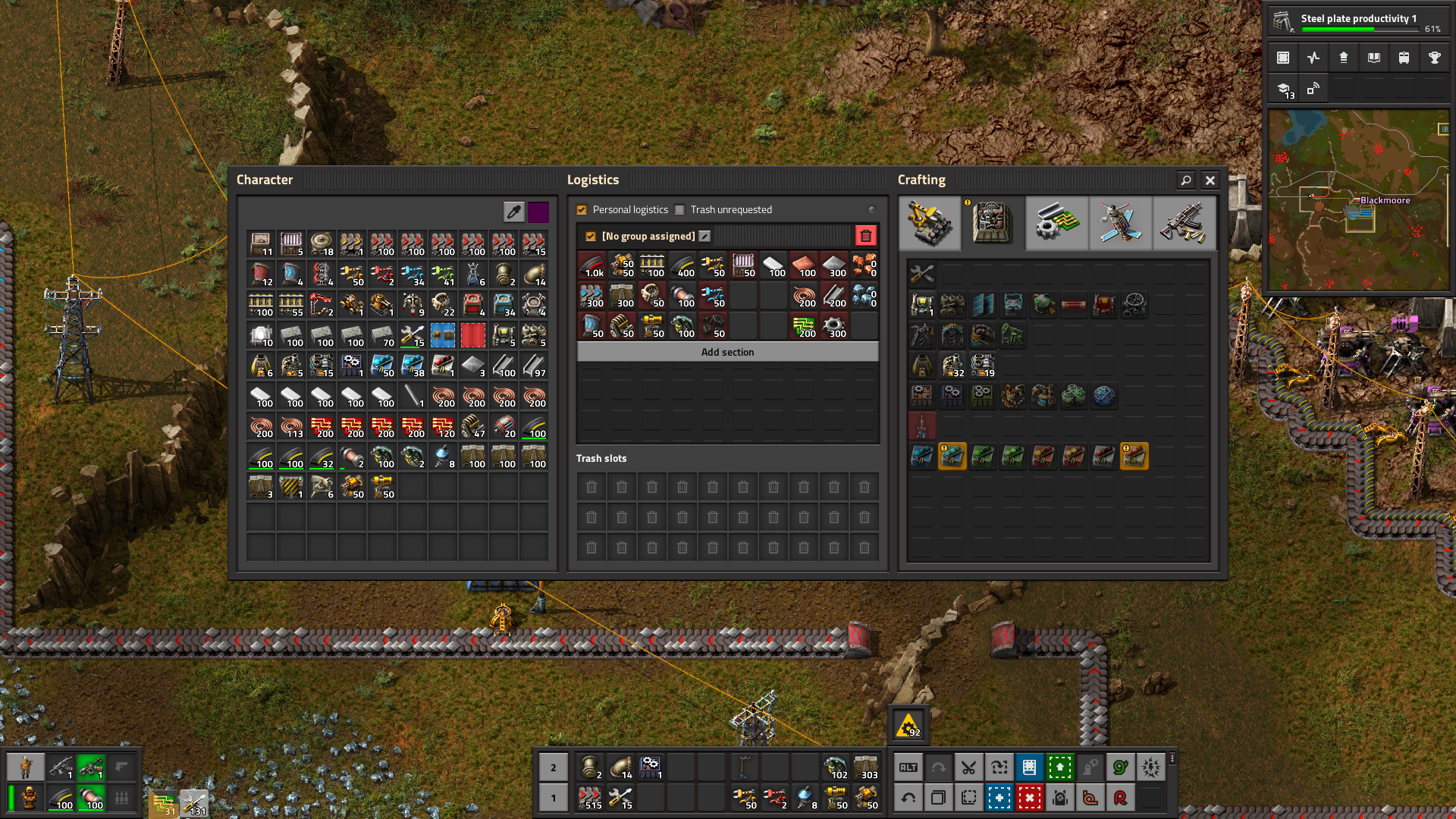Screen dimensions: 1456x819
Task: Click the minimap showing Blackmoore
Action: click(1358, 200)
